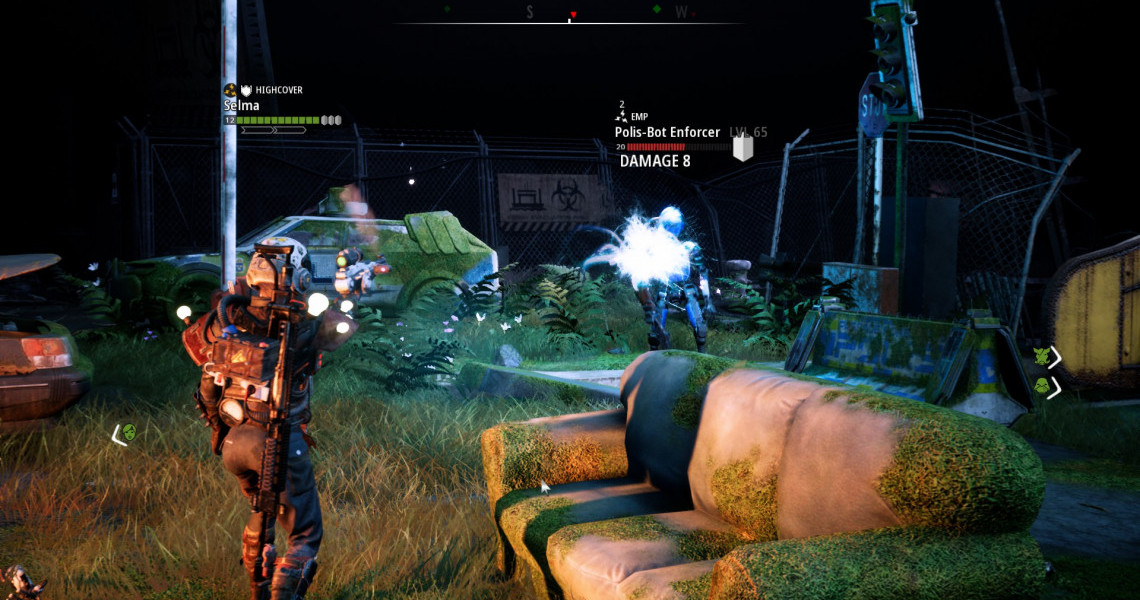Inspect the EMP status icon
The image size is (1140, 600).
[x=621, y=117]
